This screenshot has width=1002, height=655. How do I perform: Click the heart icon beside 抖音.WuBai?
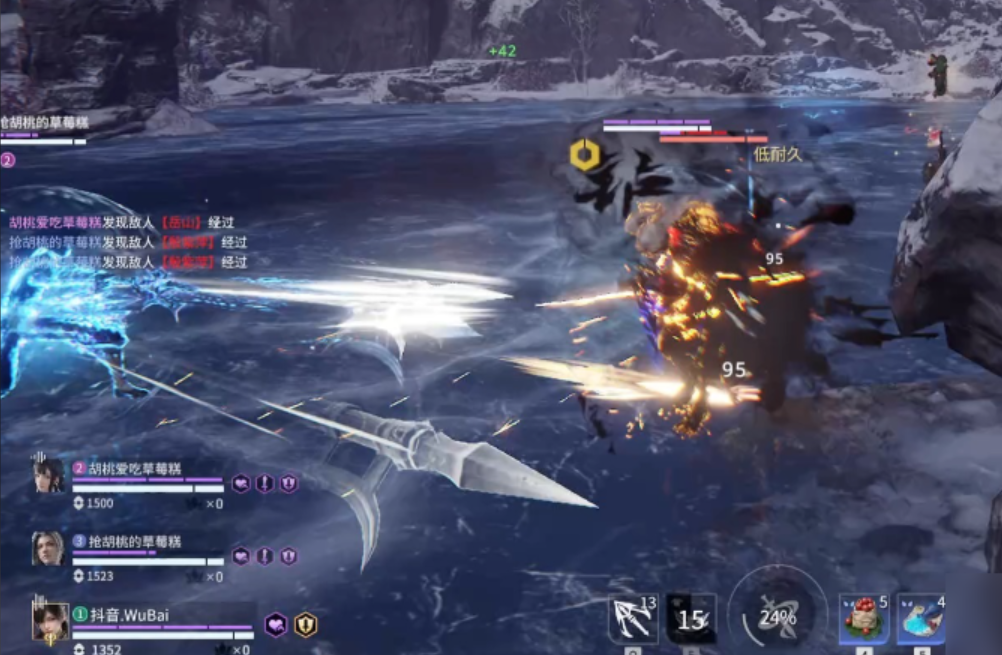[275, 625]
